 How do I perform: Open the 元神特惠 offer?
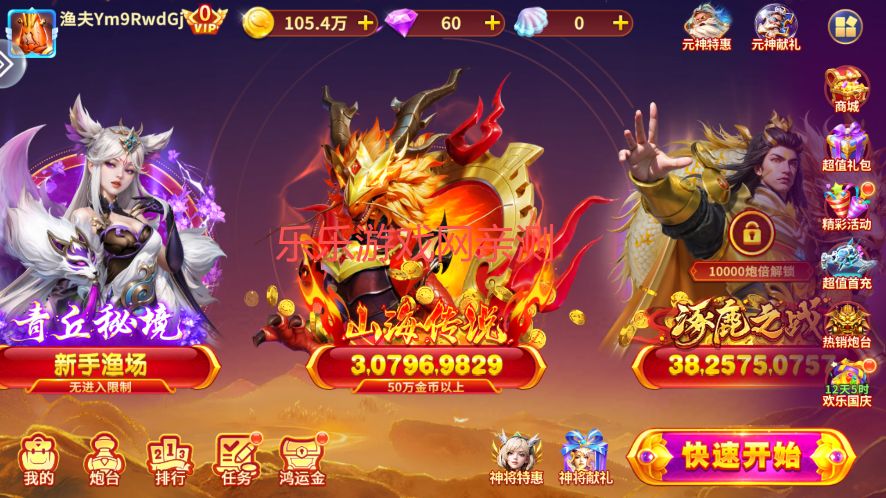point(707,26)
